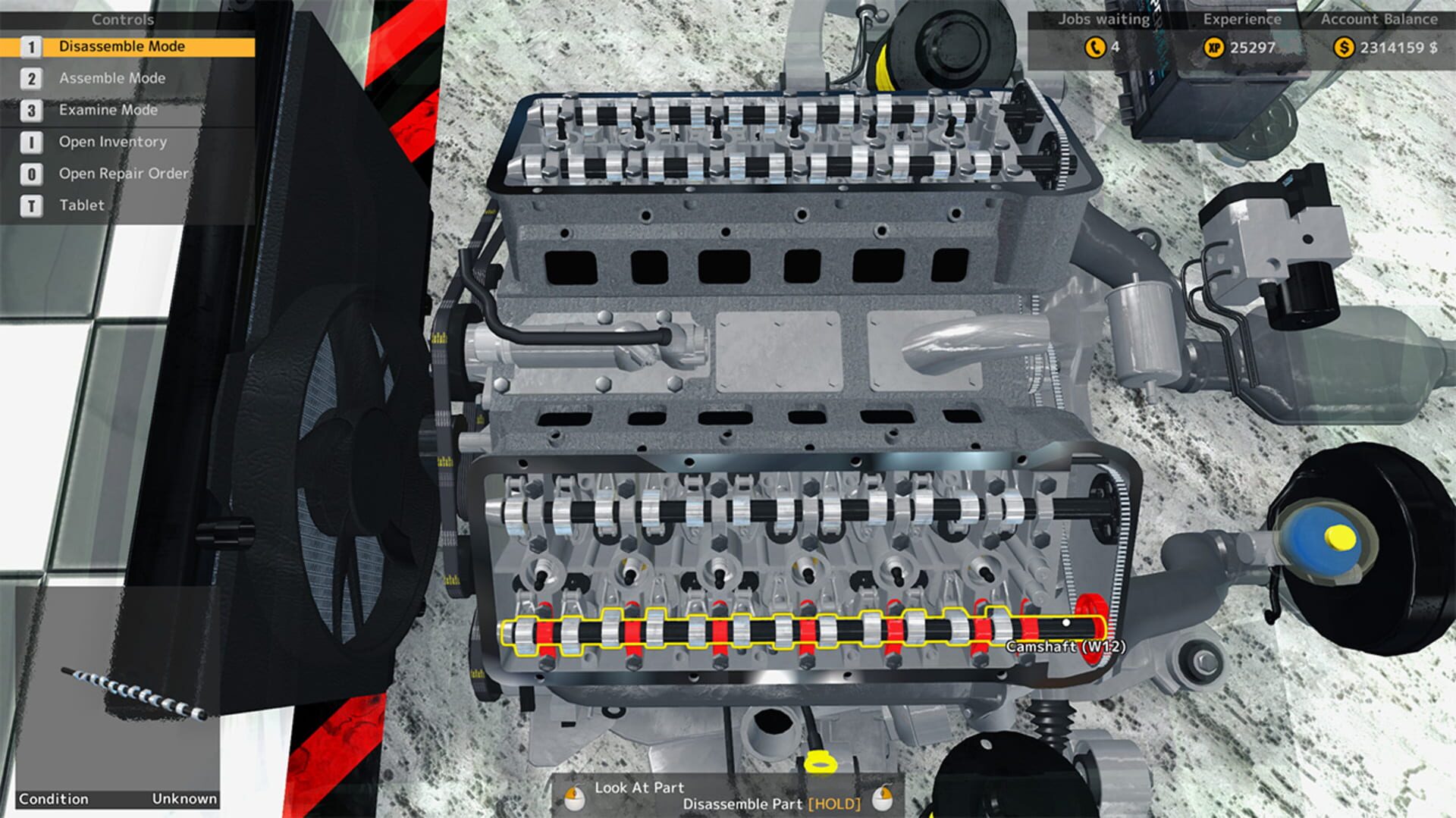Viewport: 1456px width, 818px height.
Task: Click the keybind badge for Open Inventory
Action: [x=30, y=141]
